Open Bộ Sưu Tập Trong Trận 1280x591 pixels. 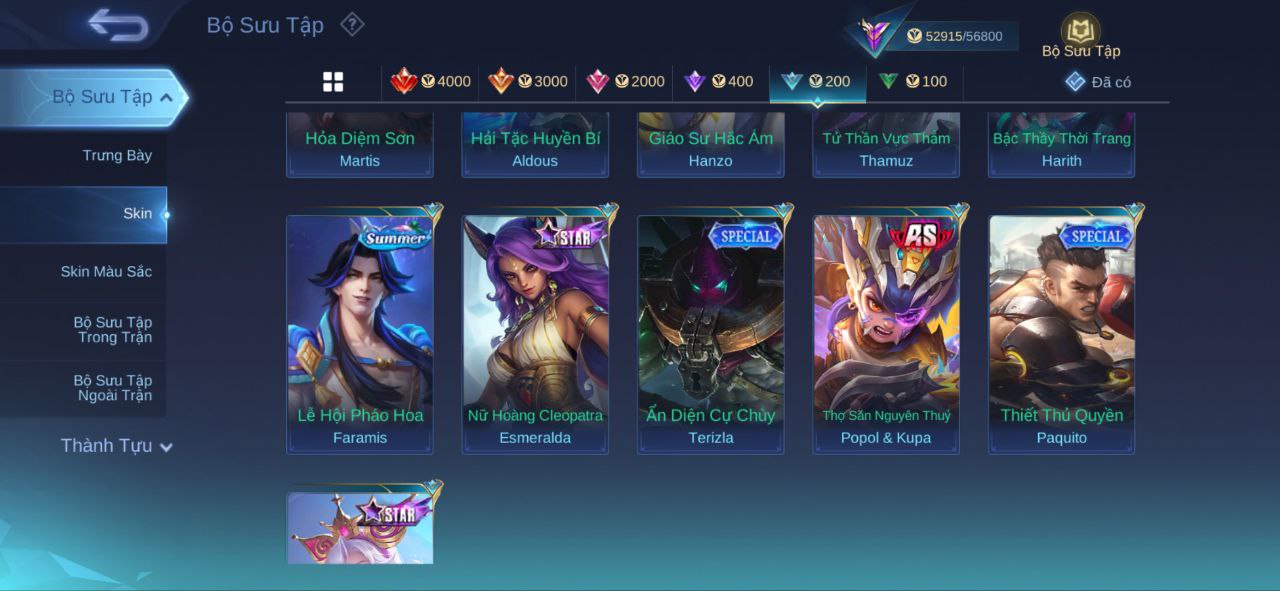112,329
